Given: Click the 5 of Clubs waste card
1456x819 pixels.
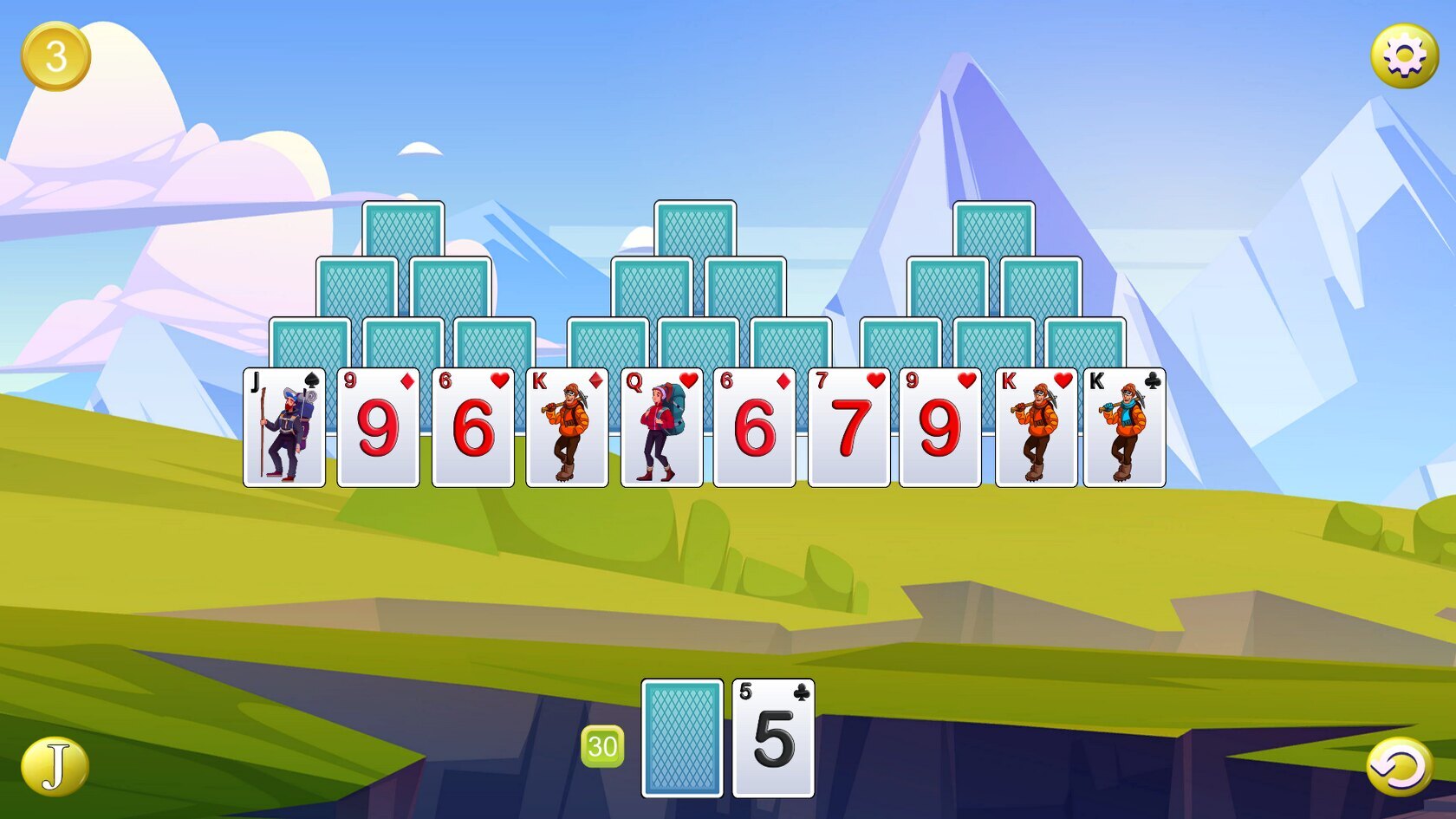Looking at the screenshot, I should (773, 738).
